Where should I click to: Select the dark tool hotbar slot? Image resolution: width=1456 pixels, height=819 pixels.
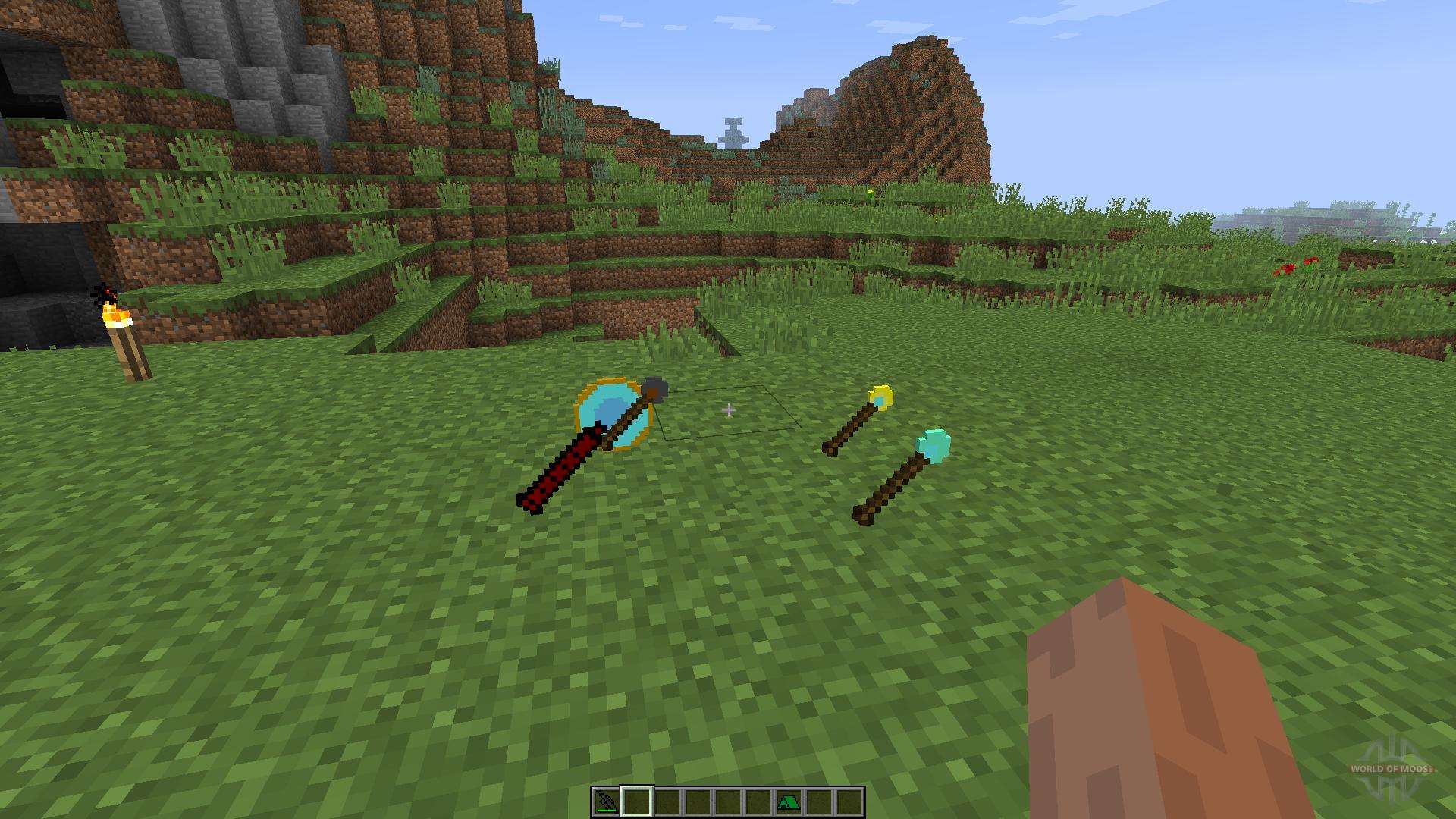point(607,802)
